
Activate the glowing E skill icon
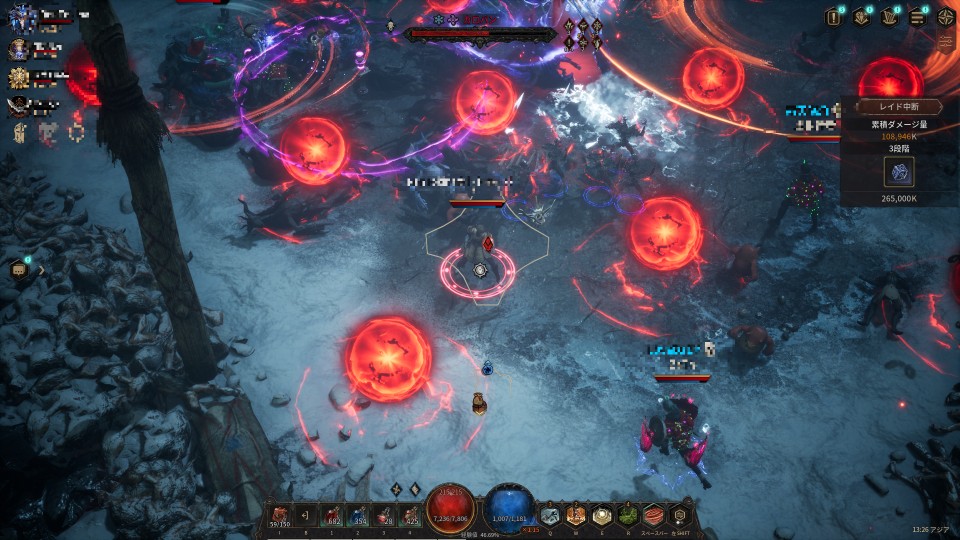602,515
